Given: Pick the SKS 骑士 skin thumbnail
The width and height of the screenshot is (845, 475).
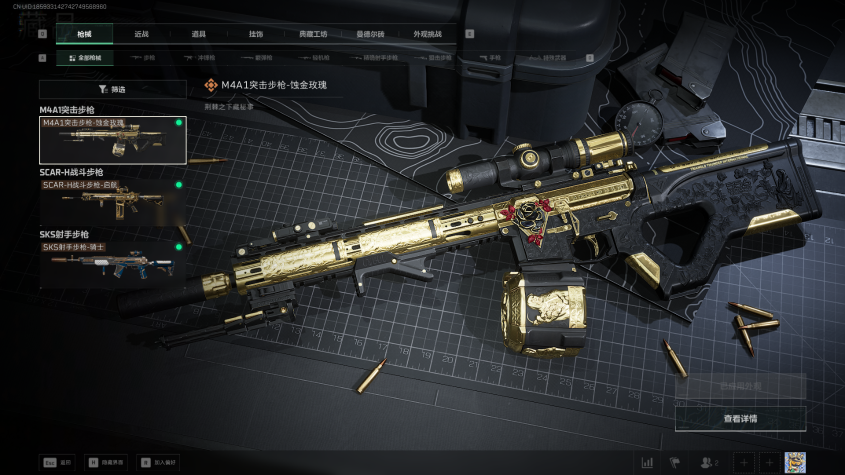Looking at the screenshot, I should tap(112, 259).
